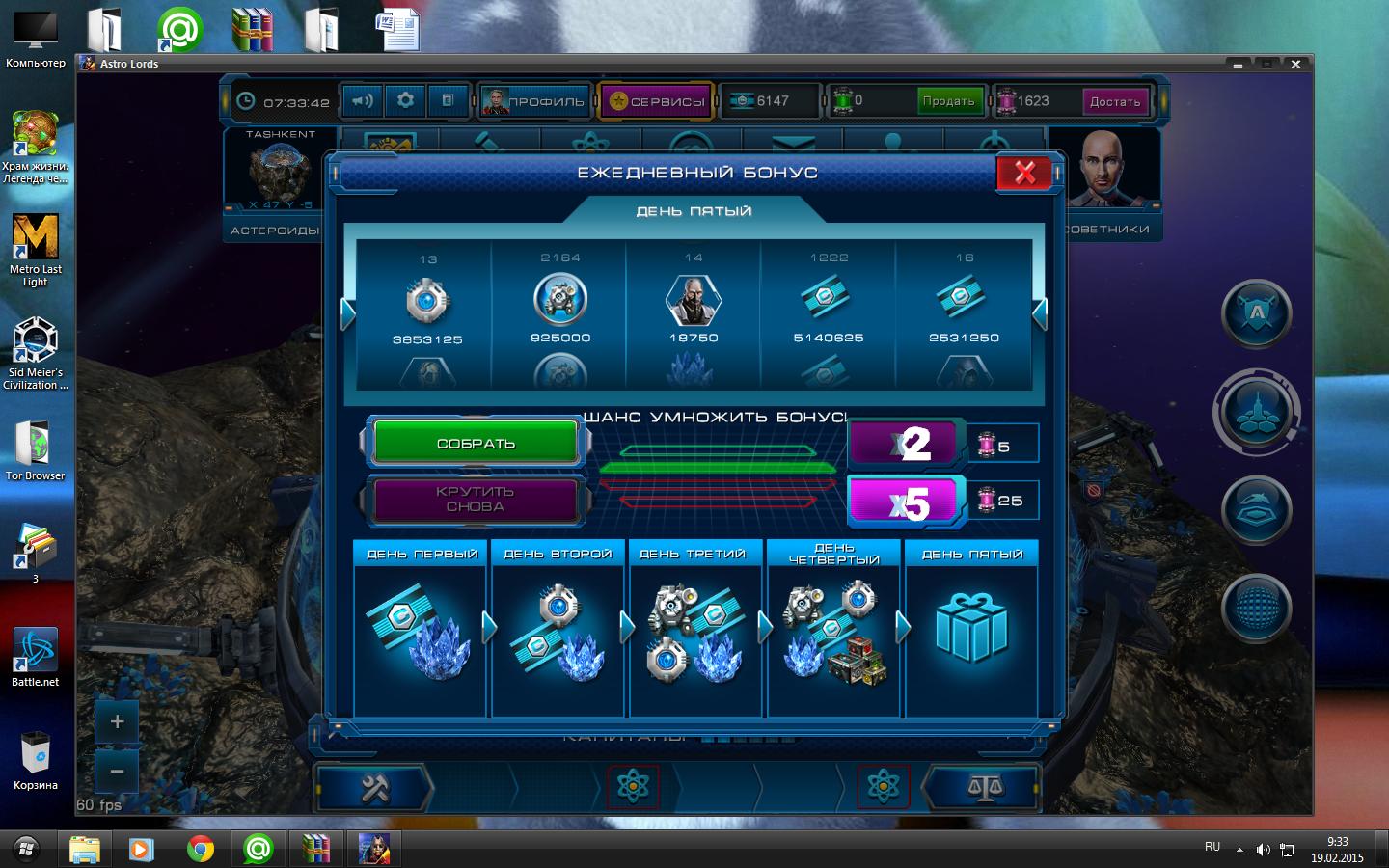
Task: Open settings via the gear icon
Action: point(405,100)
